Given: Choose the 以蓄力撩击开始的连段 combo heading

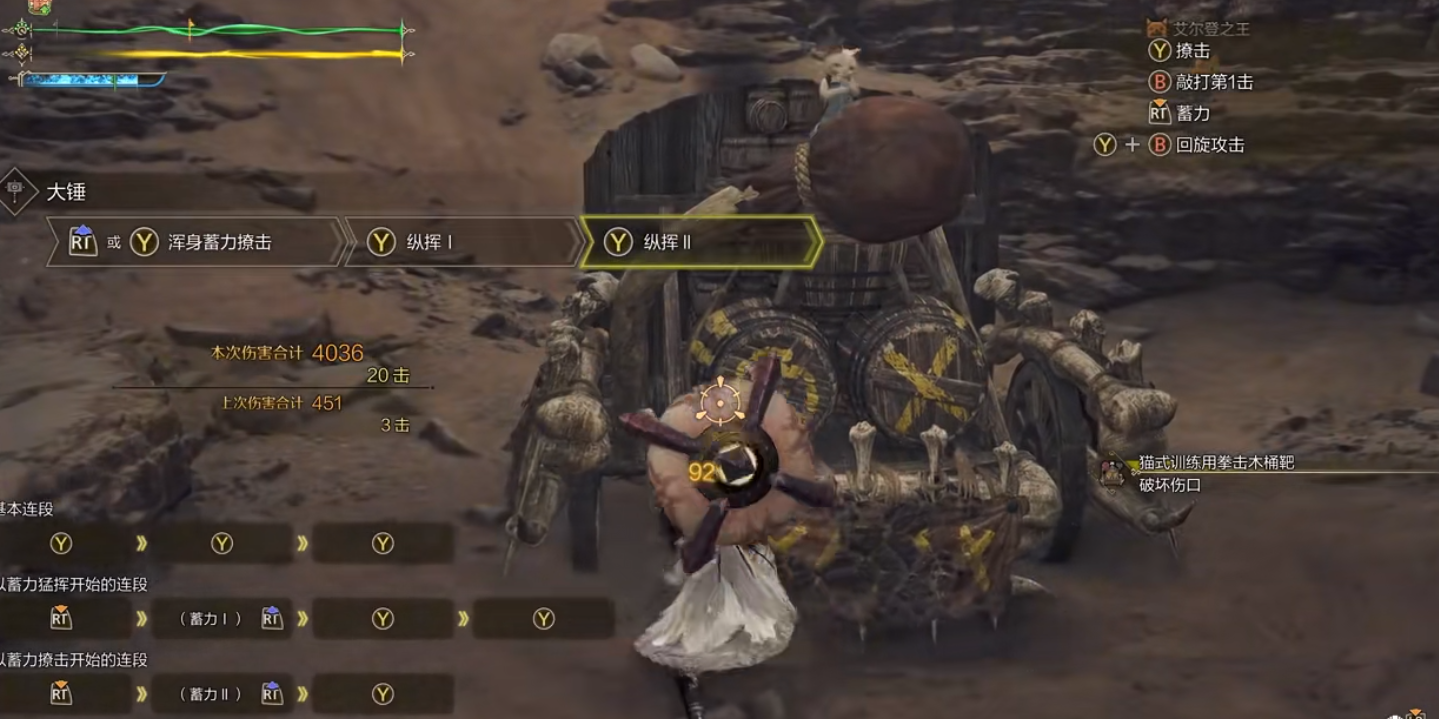Looking at the screenshot, I should [74, 660].
